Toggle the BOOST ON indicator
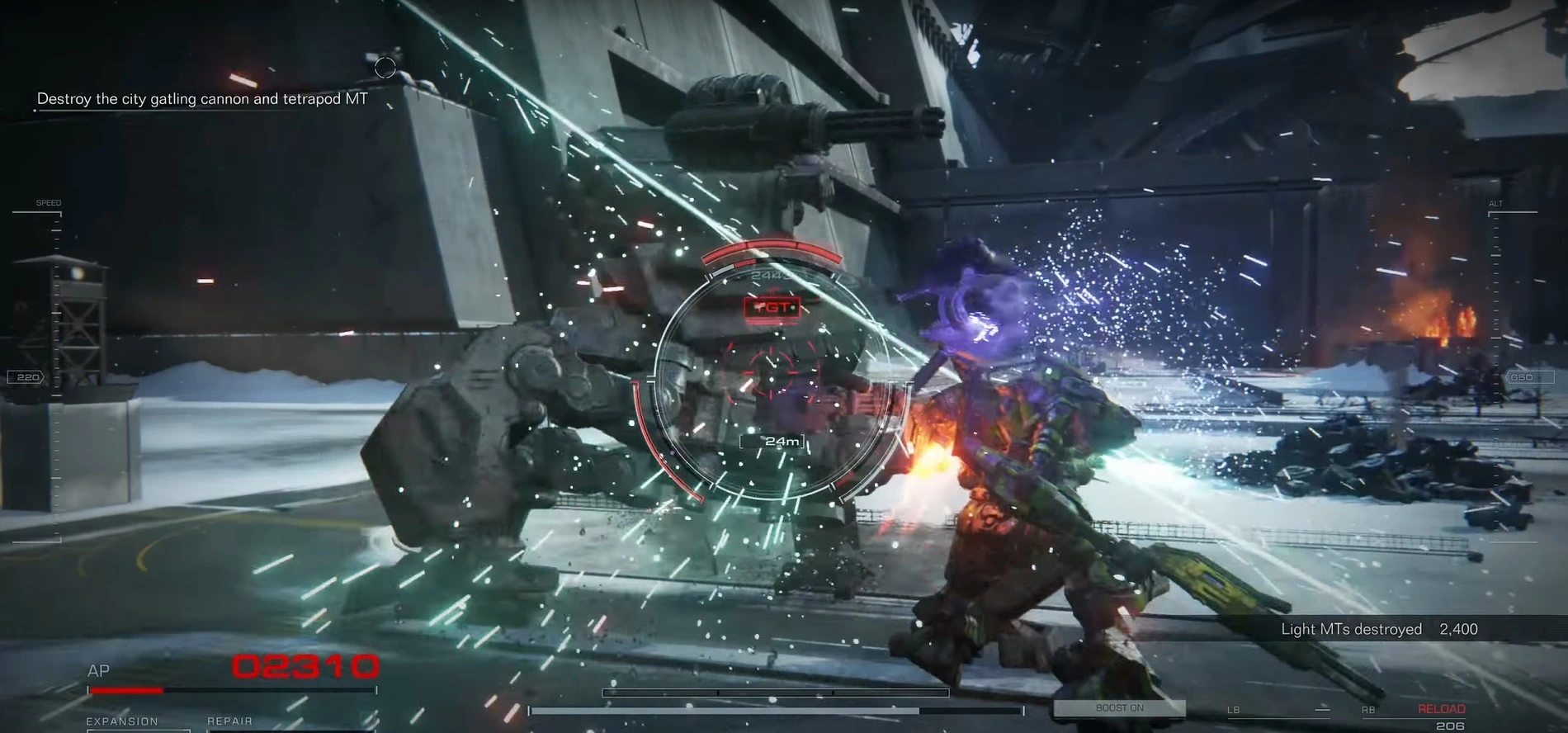1568x733 pixels. point(1119,708)
